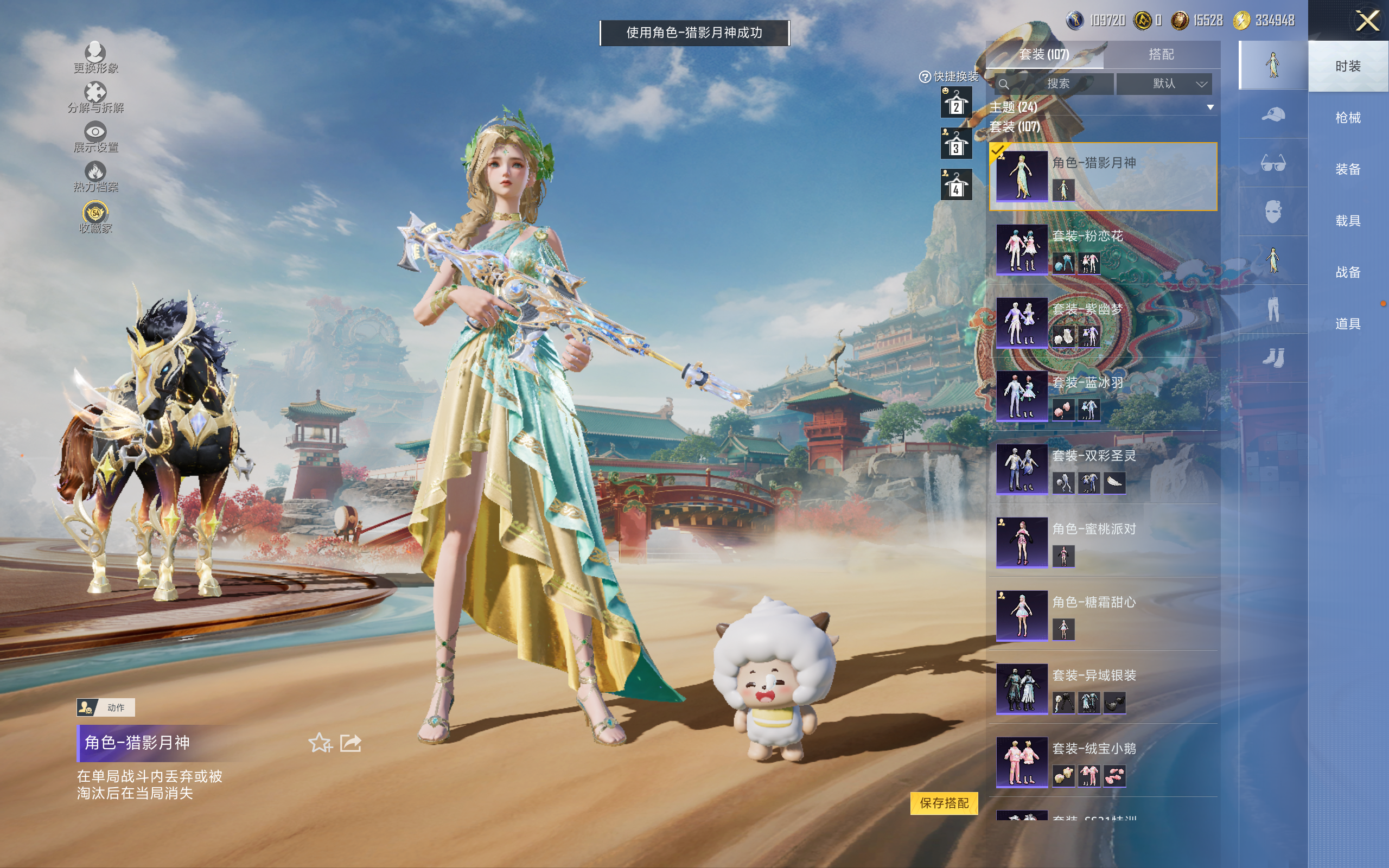Open 分解与拆解 dismantle menu
The width and height of the screenshot is (1389, 868).
click(95, 97)
